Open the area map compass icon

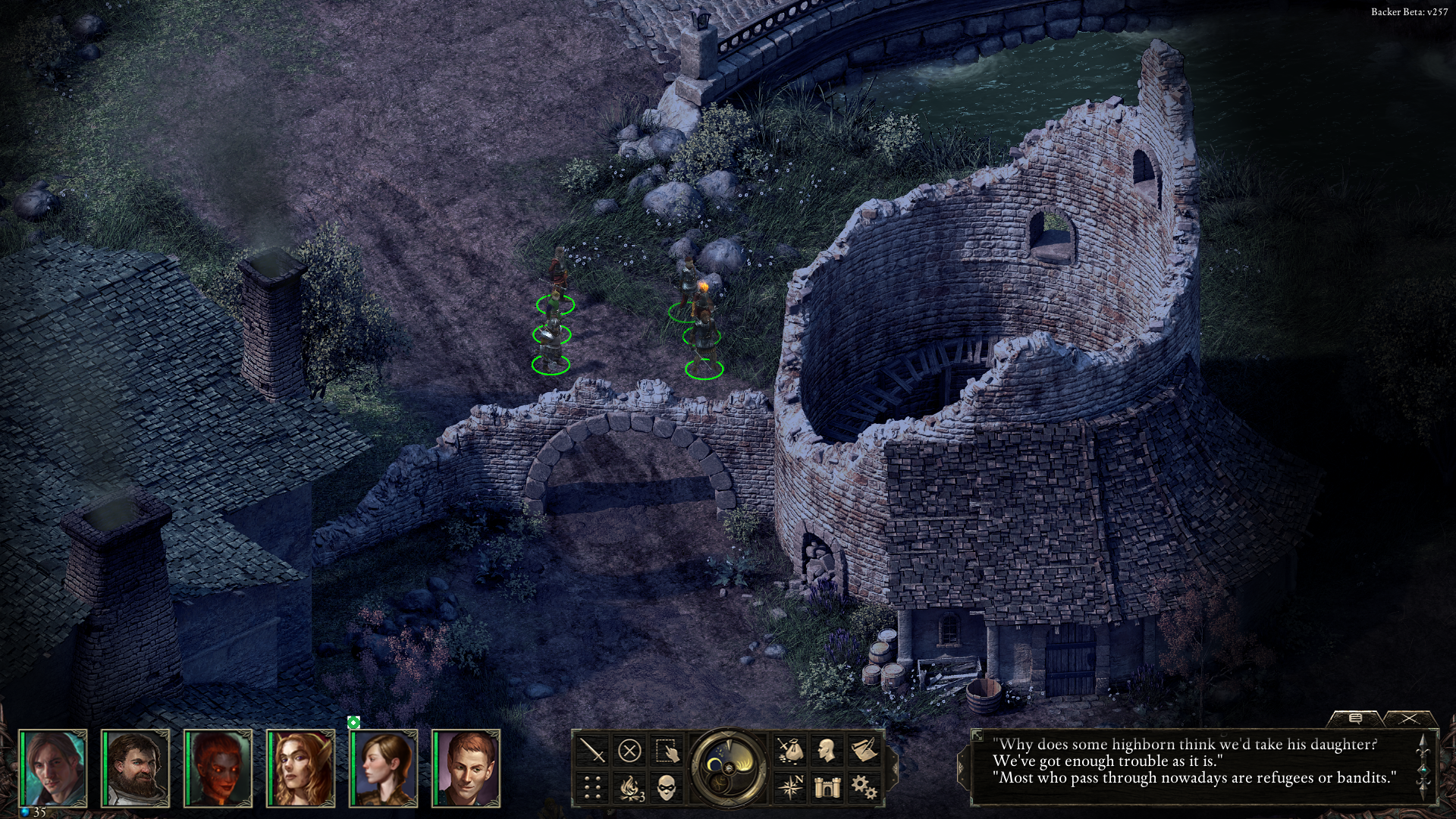[791, 787]
